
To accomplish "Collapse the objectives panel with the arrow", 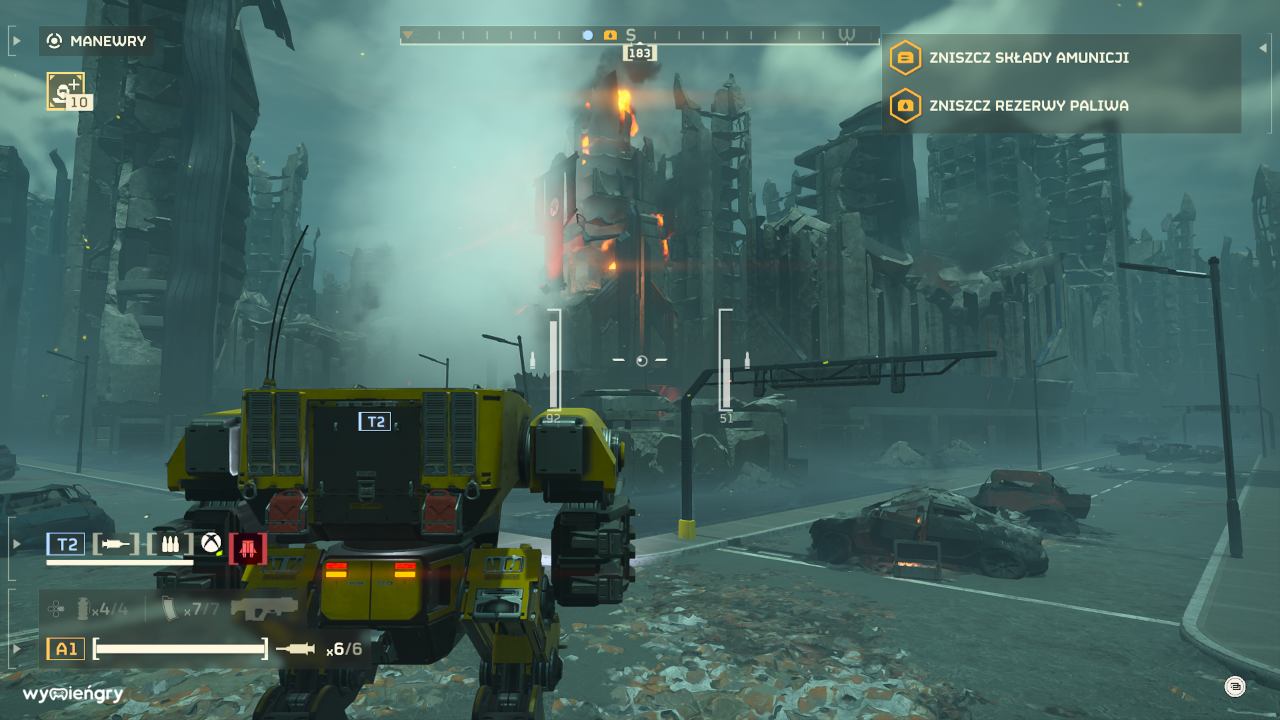I will pos(1263,47).
